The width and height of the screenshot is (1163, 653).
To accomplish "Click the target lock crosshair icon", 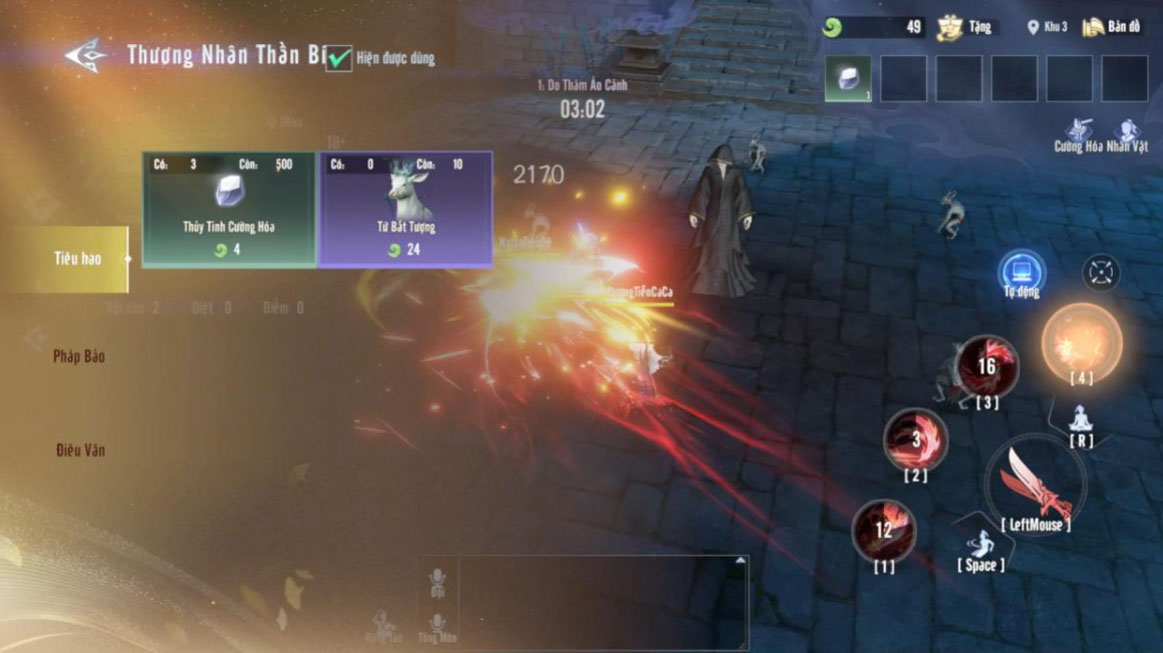I will coord(1101,273).
